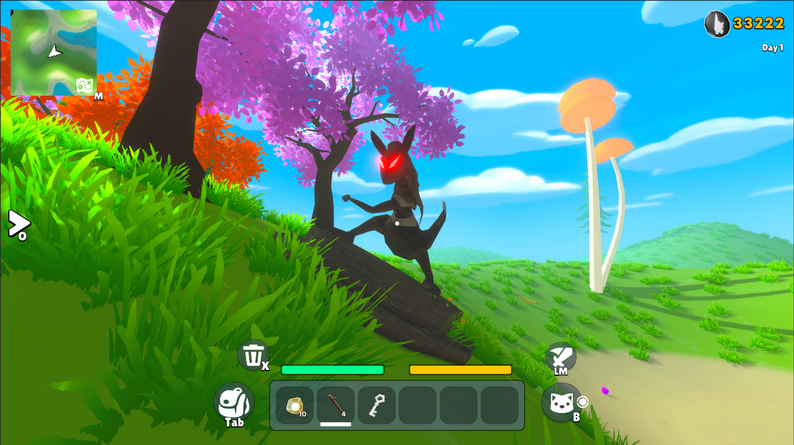The image size is (794, 445).
Task: Open the backpack inventory
Action: 233,401
